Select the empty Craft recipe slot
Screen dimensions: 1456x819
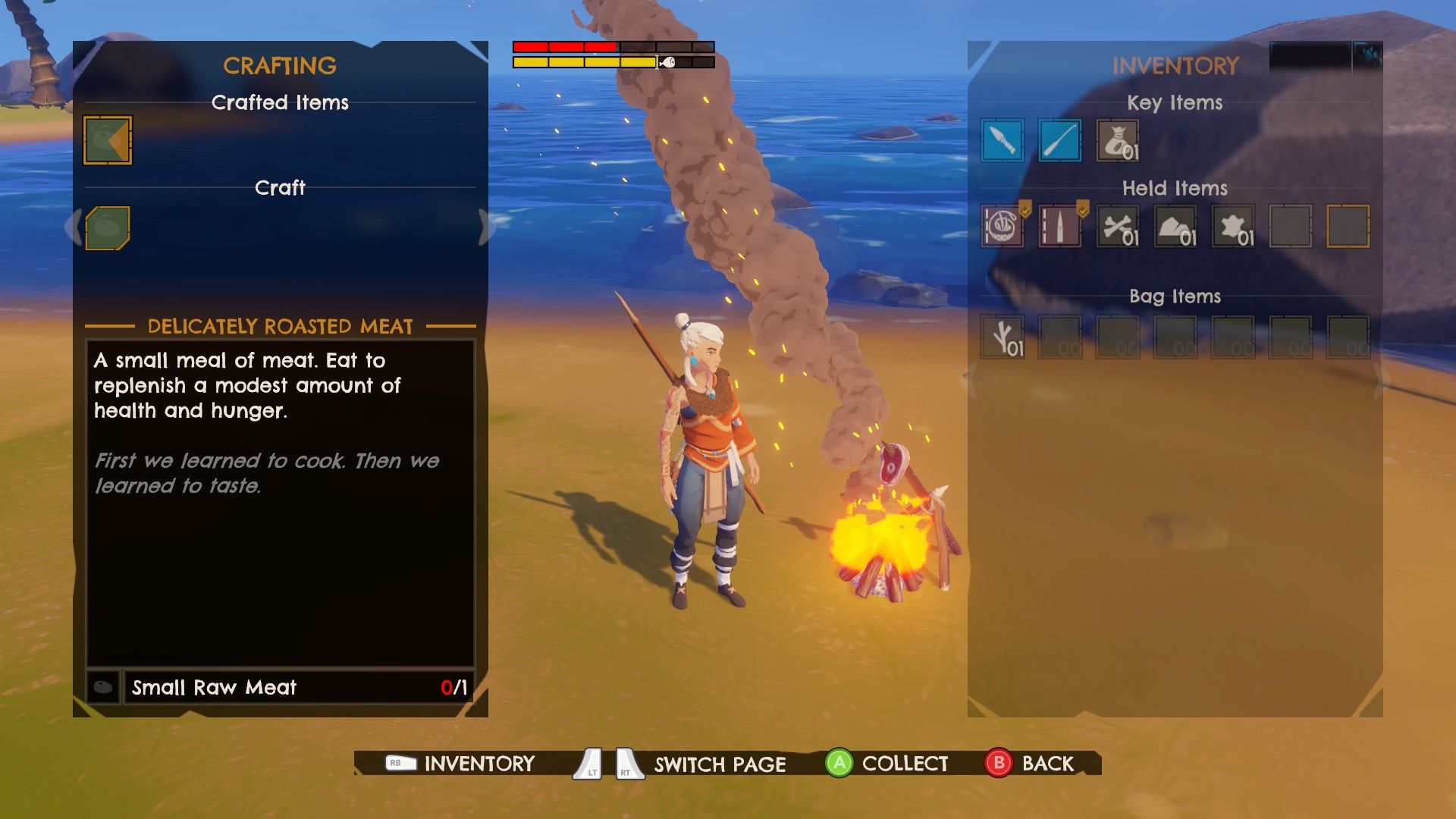(x=107, y=226)
